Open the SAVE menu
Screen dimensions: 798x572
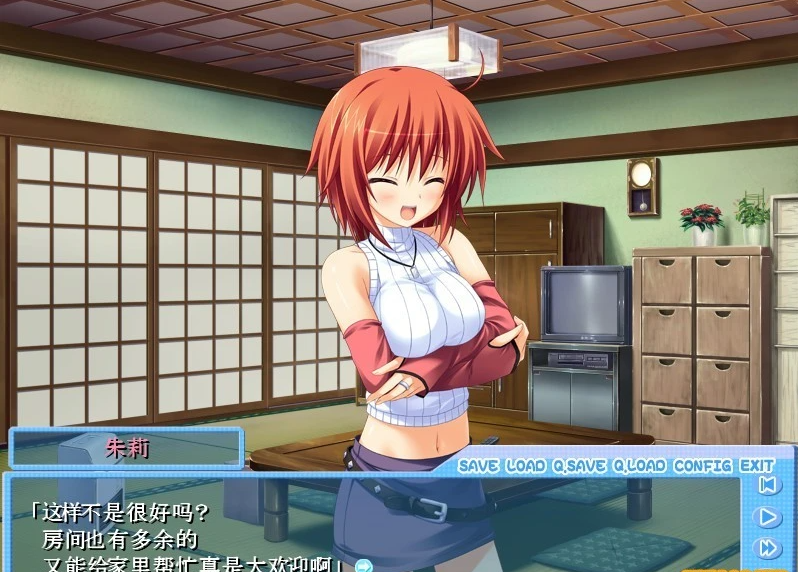[x=479, y=466]
